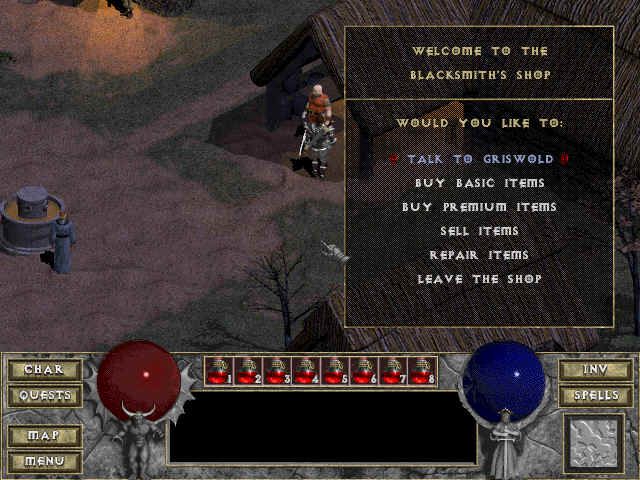Screen dimensions: 640x480
Task: Open Buy Premium Items
Action: tap(479, 207)
